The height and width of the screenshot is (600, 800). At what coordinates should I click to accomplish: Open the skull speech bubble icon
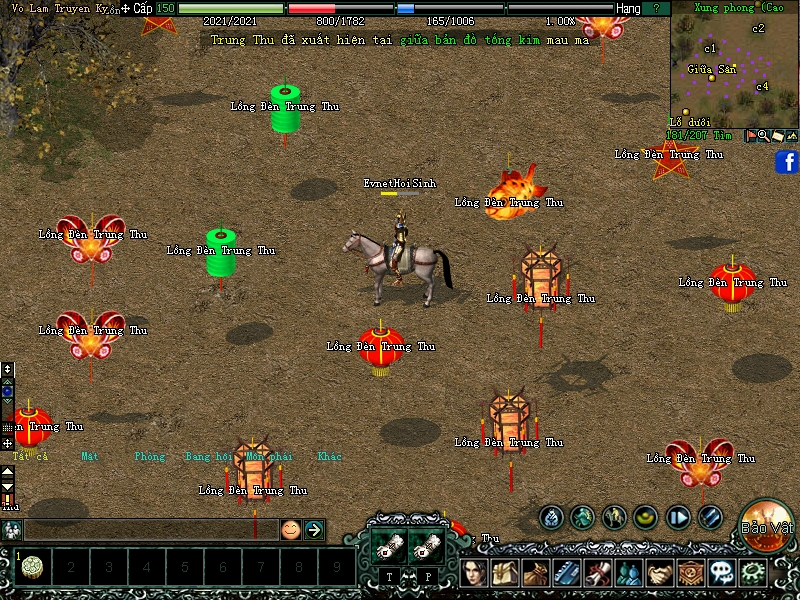pyautogui.click(x=721, y=574)
